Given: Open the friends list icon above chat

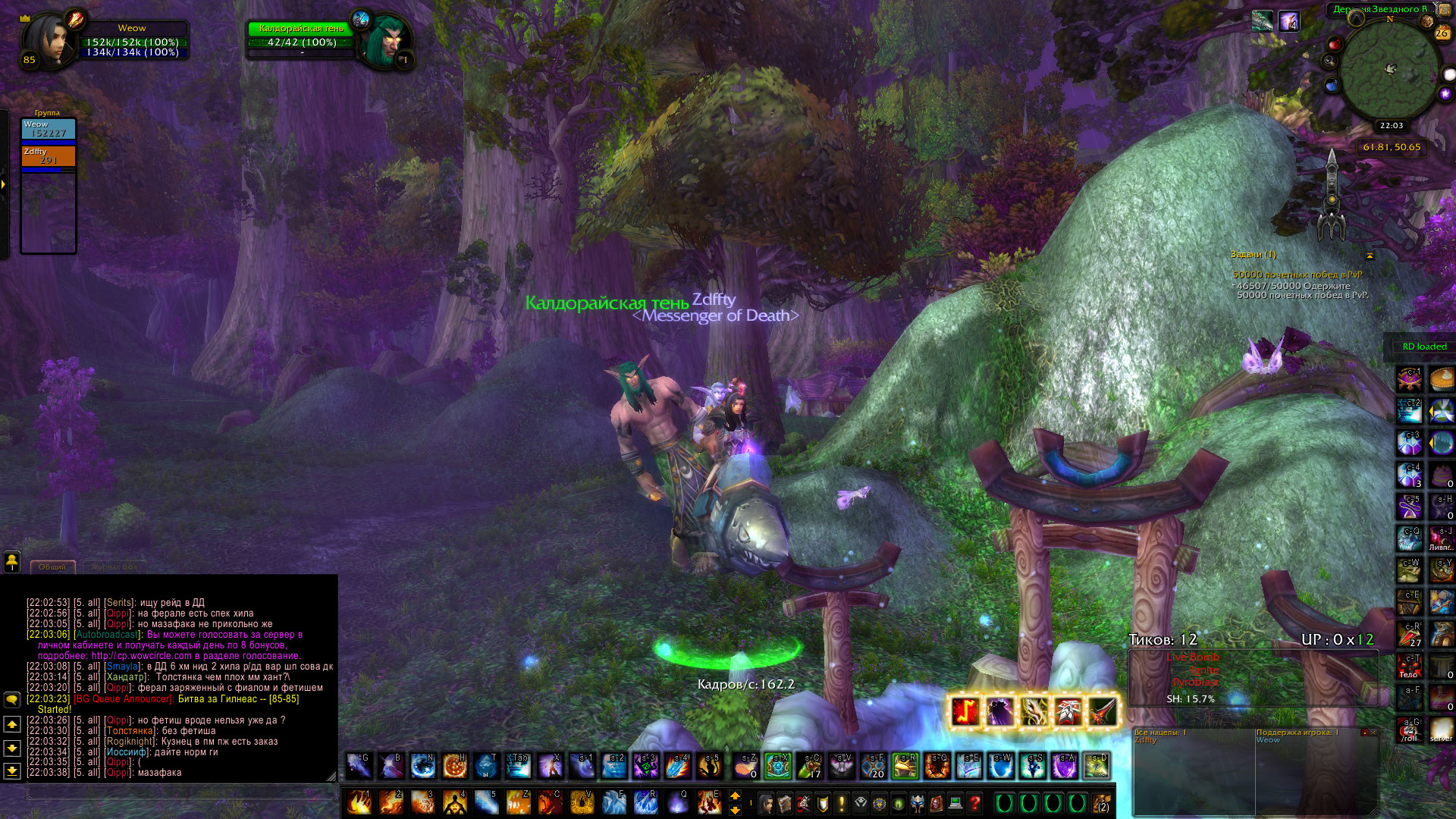Looking at the screenshot, I should click(x=12, y=561).
